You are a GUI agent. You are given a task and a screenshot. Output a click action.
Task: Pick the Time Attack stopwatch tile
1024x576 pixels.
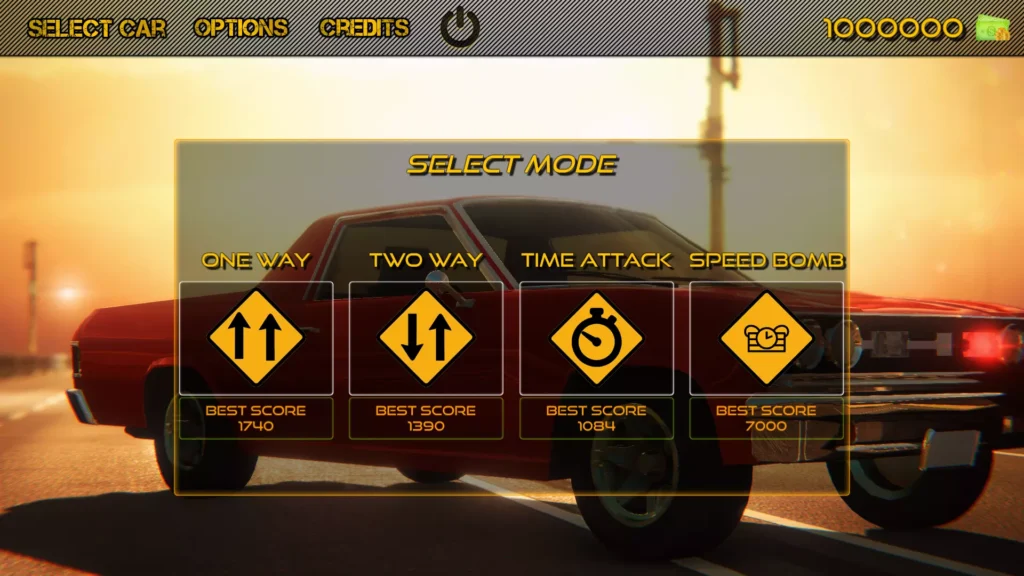coord(596,338)
